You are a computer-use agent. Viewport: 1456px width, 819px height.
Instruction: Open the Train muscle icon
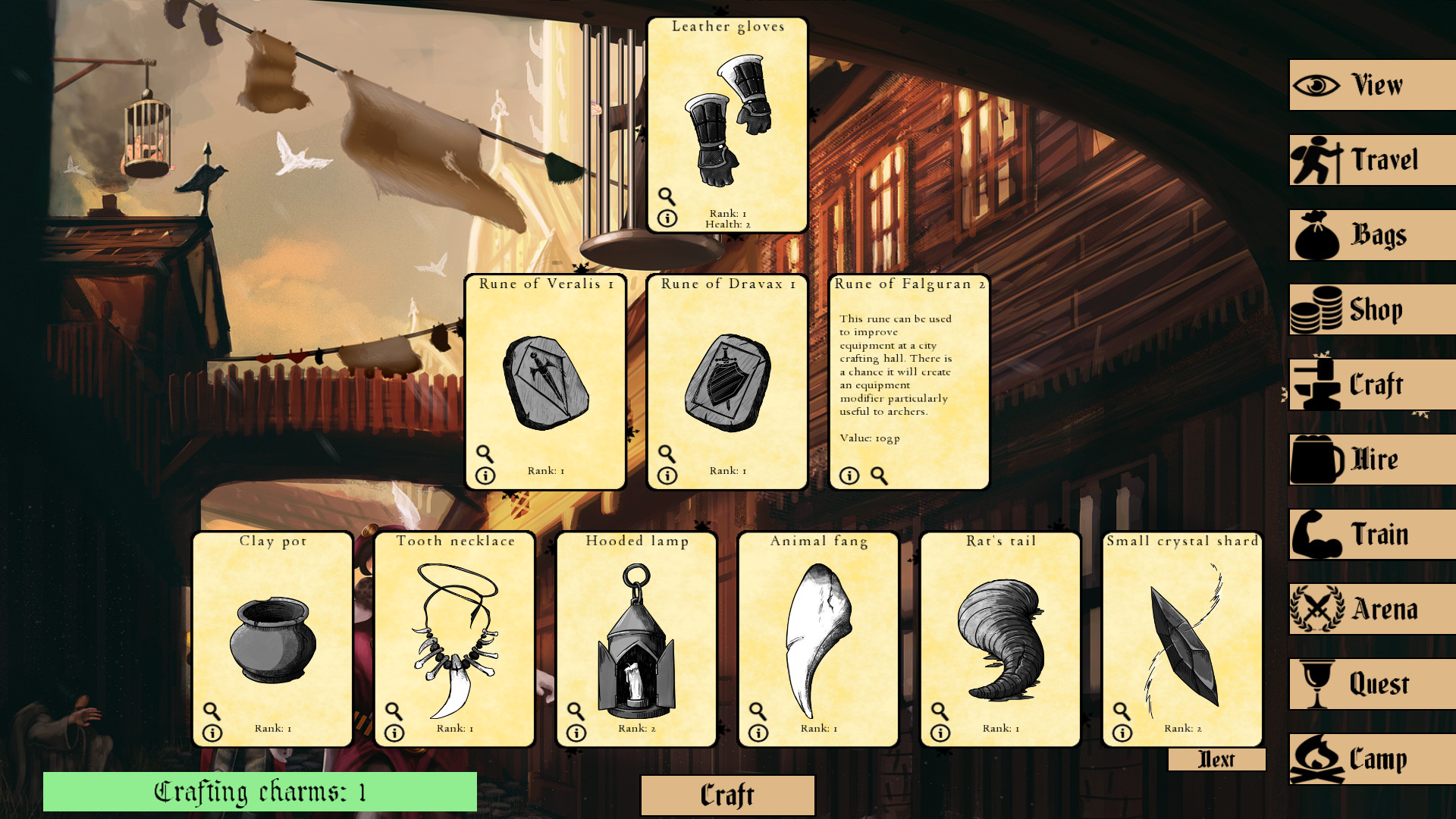[1316, 534]
